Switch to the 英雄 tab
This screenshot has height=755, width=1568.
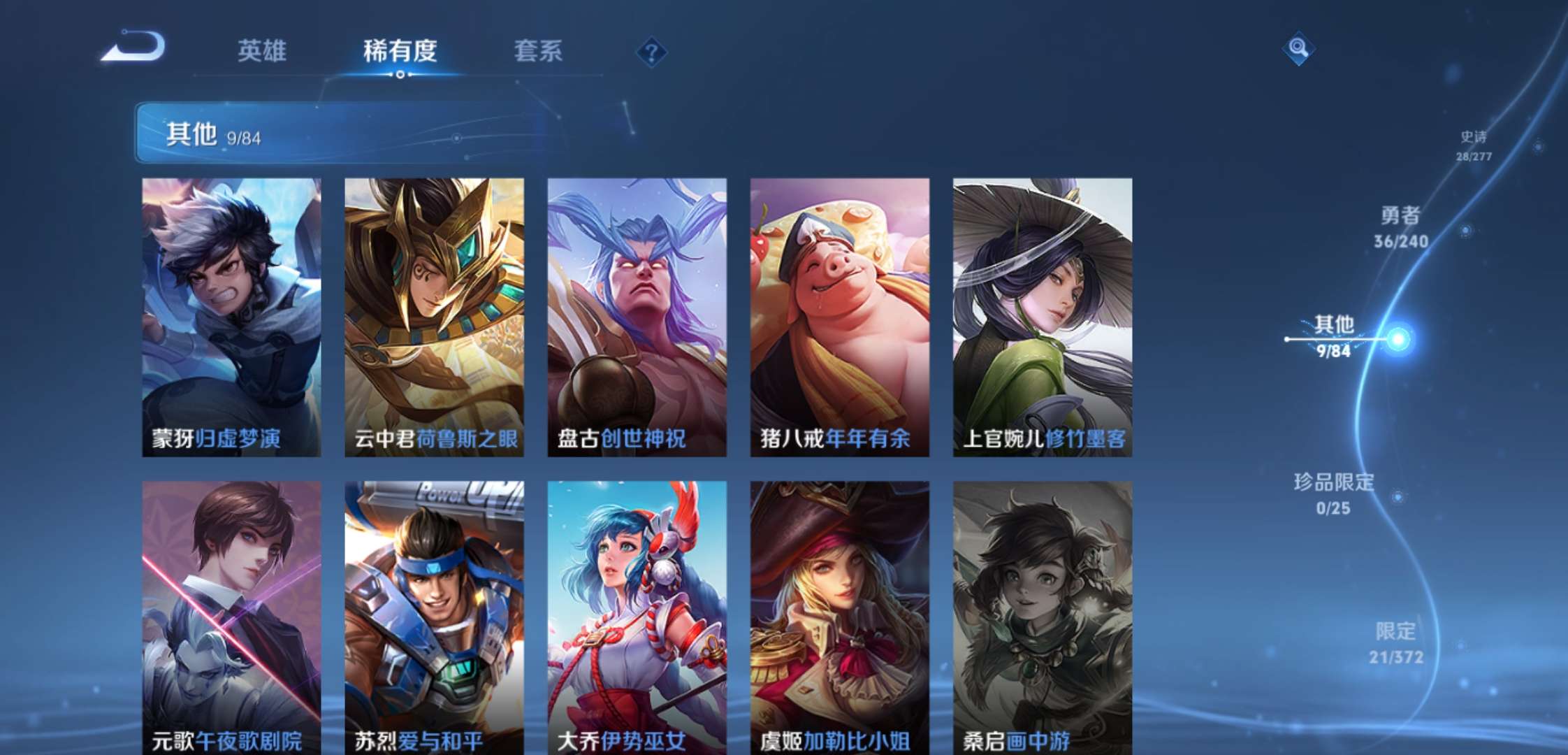click(x=262, y=51)
